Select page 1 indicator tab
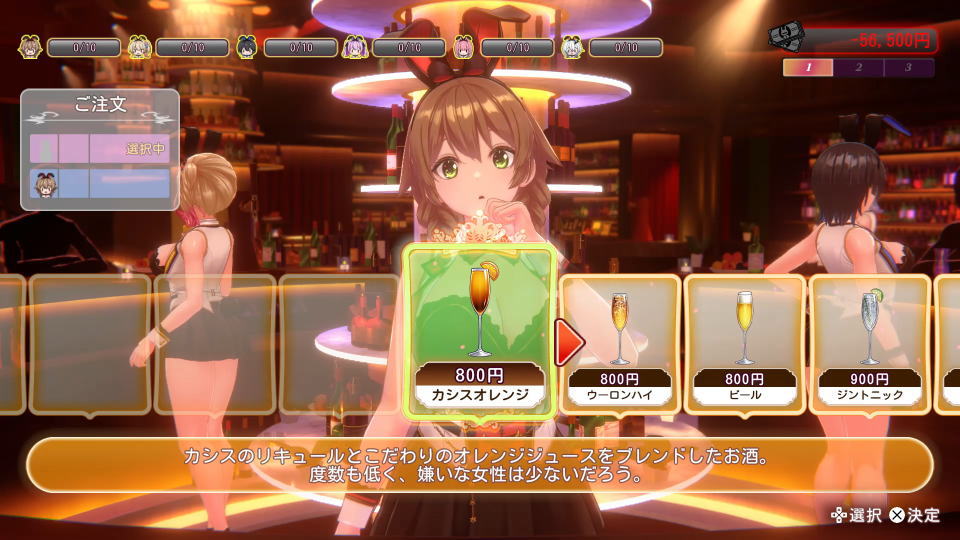Image resolution: width=960 pixels, height=540 pixels. [x=808, y=68]
